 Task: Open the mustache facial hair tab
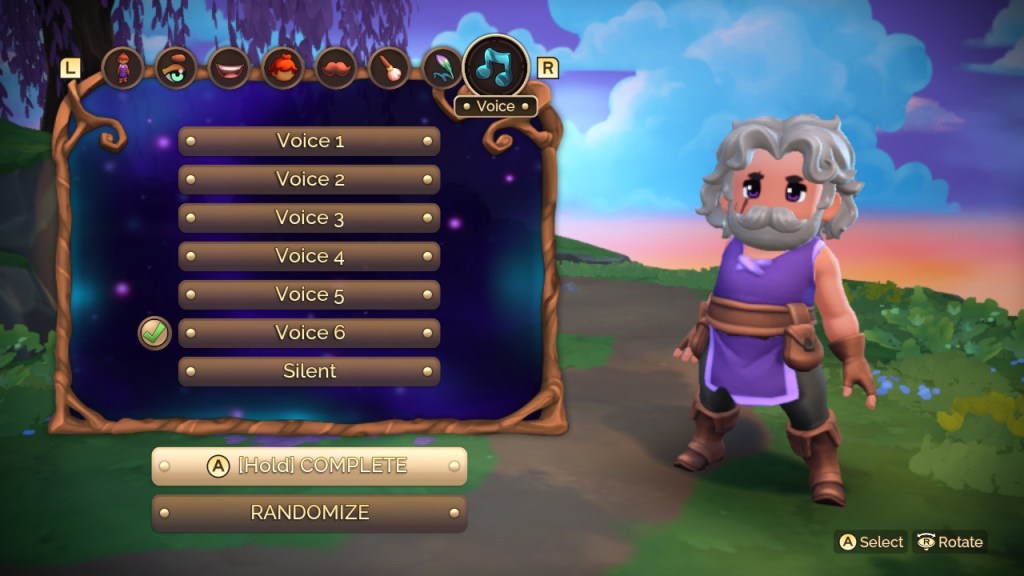point(337,69)
